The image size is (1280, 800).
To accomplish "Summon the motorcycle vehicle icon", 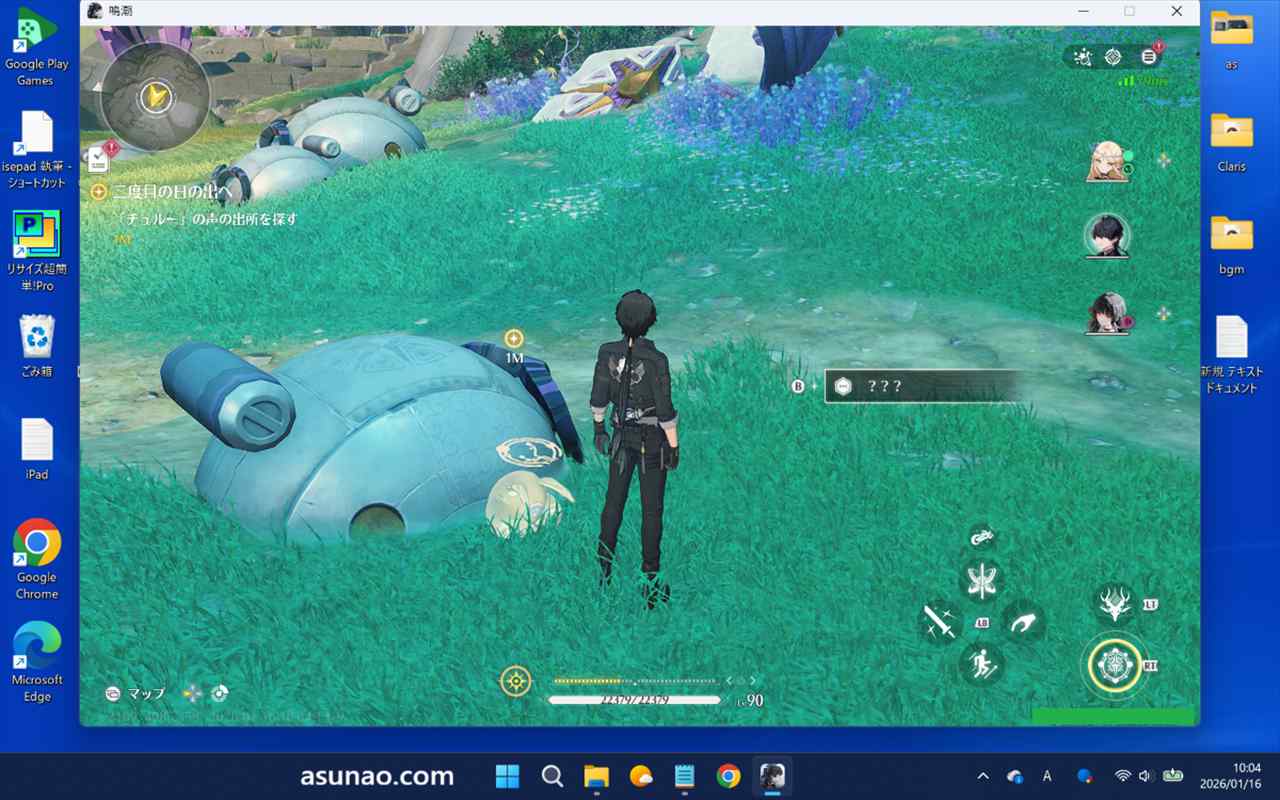I will click(982, 537).
